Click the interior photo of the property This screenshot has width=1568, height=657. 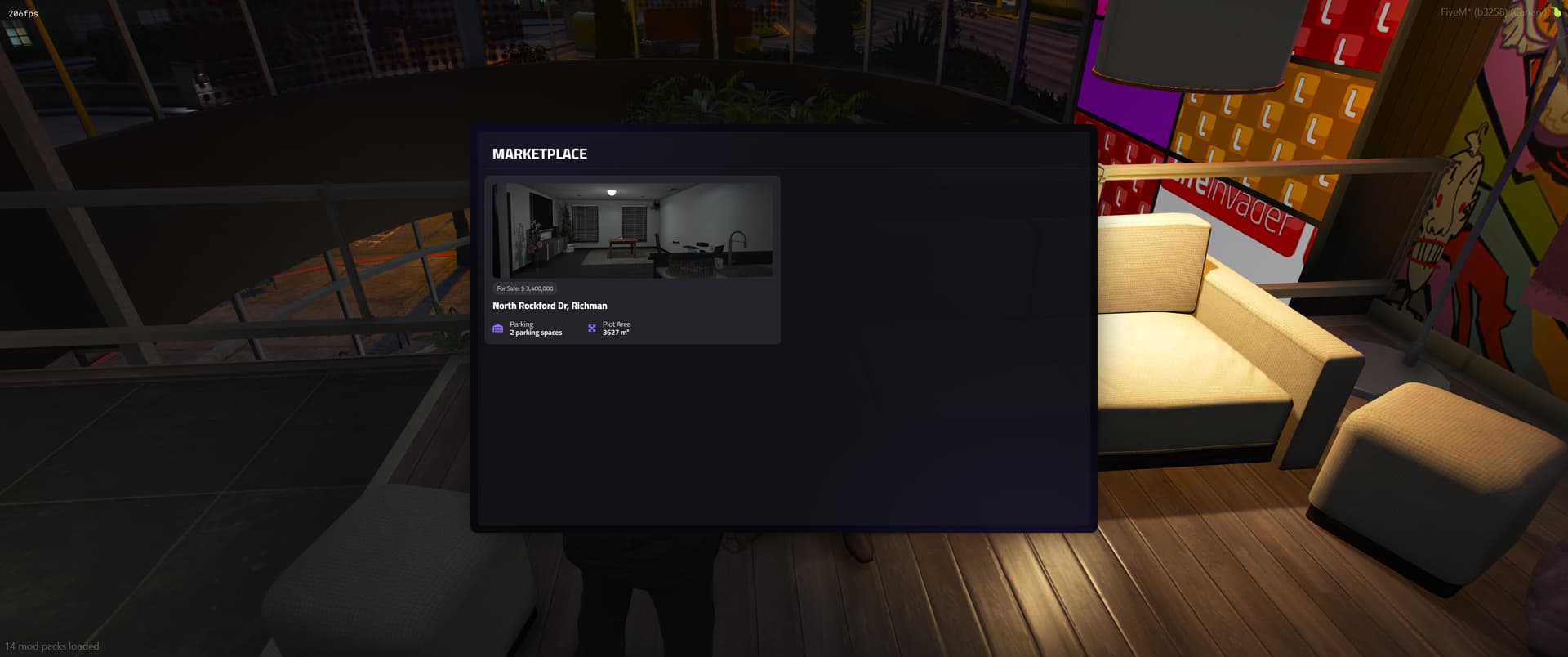click(x=633, y=230)
